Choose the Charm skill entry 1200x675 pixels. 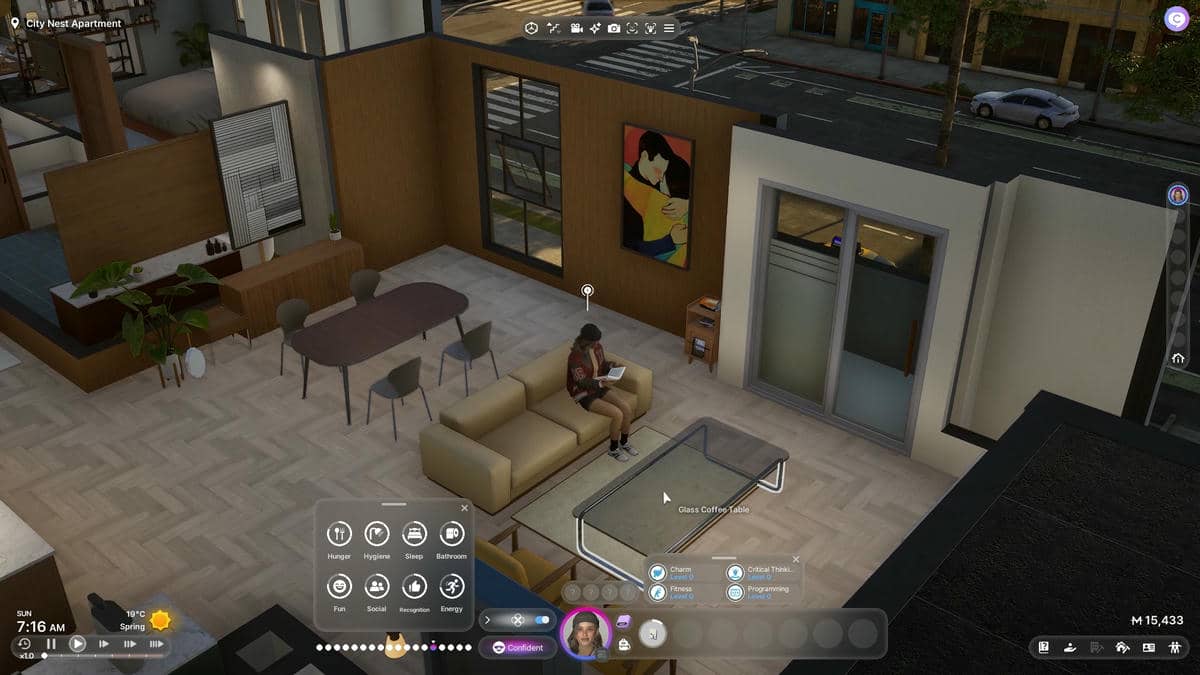click(x=658, y=572)
